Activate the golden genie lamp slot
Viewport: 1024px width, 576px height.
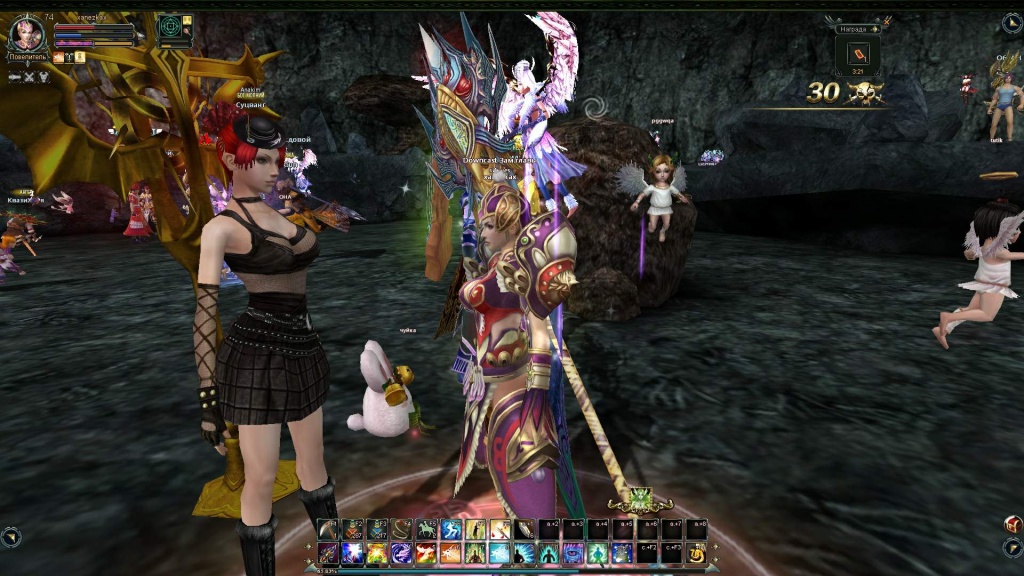pyautogui.click(x=696, y=553)
